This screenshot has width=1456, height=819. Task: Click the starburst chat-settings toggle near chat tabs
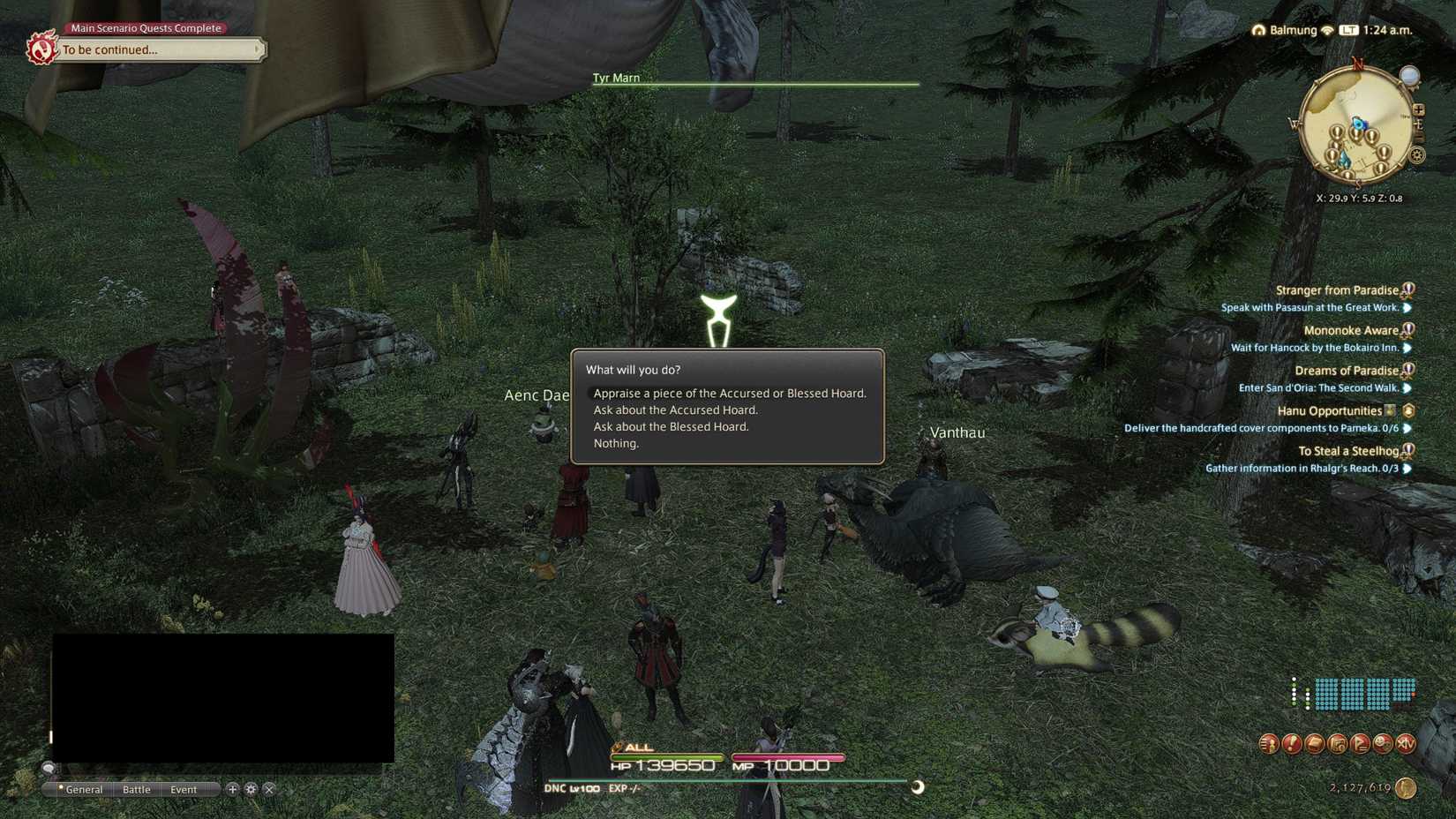click(x=251, y=789)
